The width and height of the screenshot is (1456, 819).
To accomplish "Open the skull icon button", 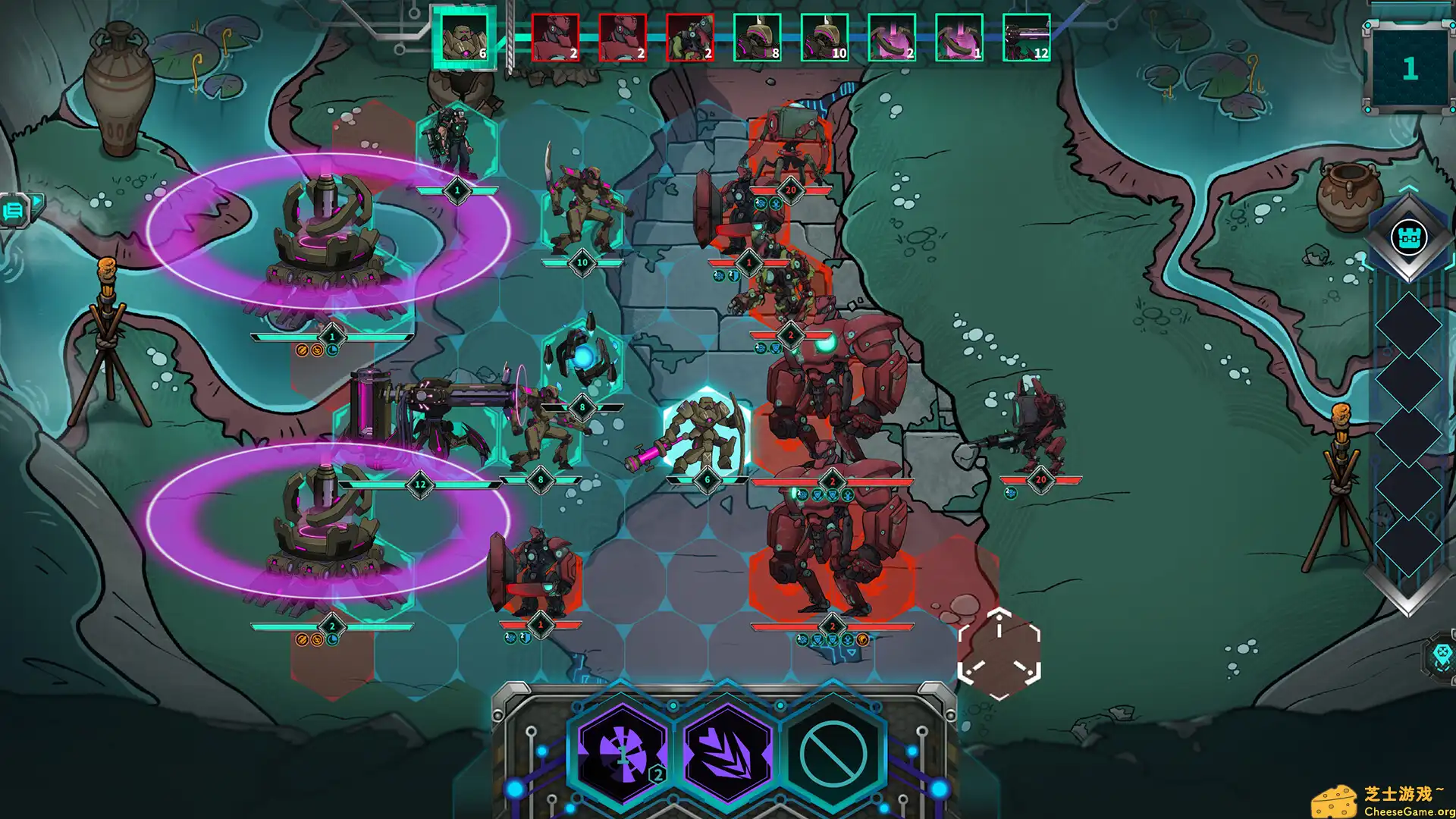I will click(1442, 655).
